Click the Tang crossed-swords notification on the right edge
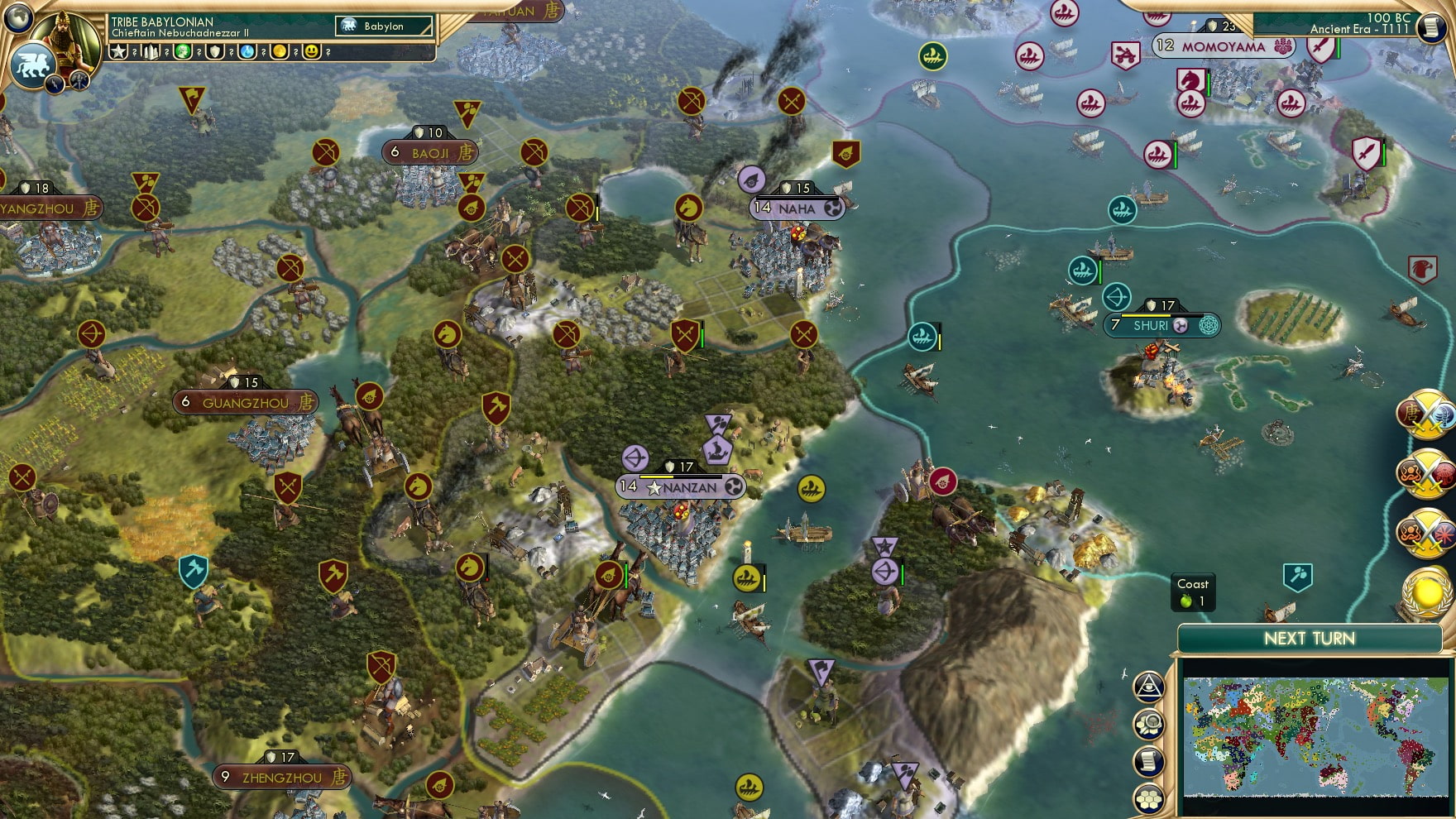 pos(1424,418)
